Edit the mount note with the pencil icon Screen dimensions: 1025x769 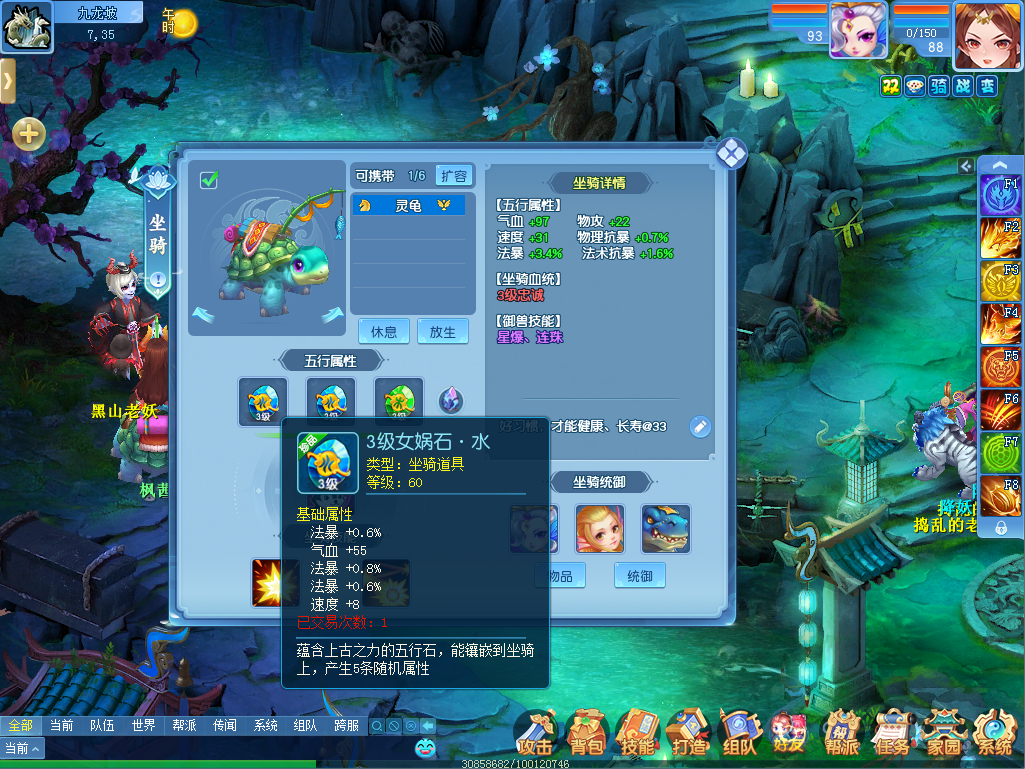[700, 427]
